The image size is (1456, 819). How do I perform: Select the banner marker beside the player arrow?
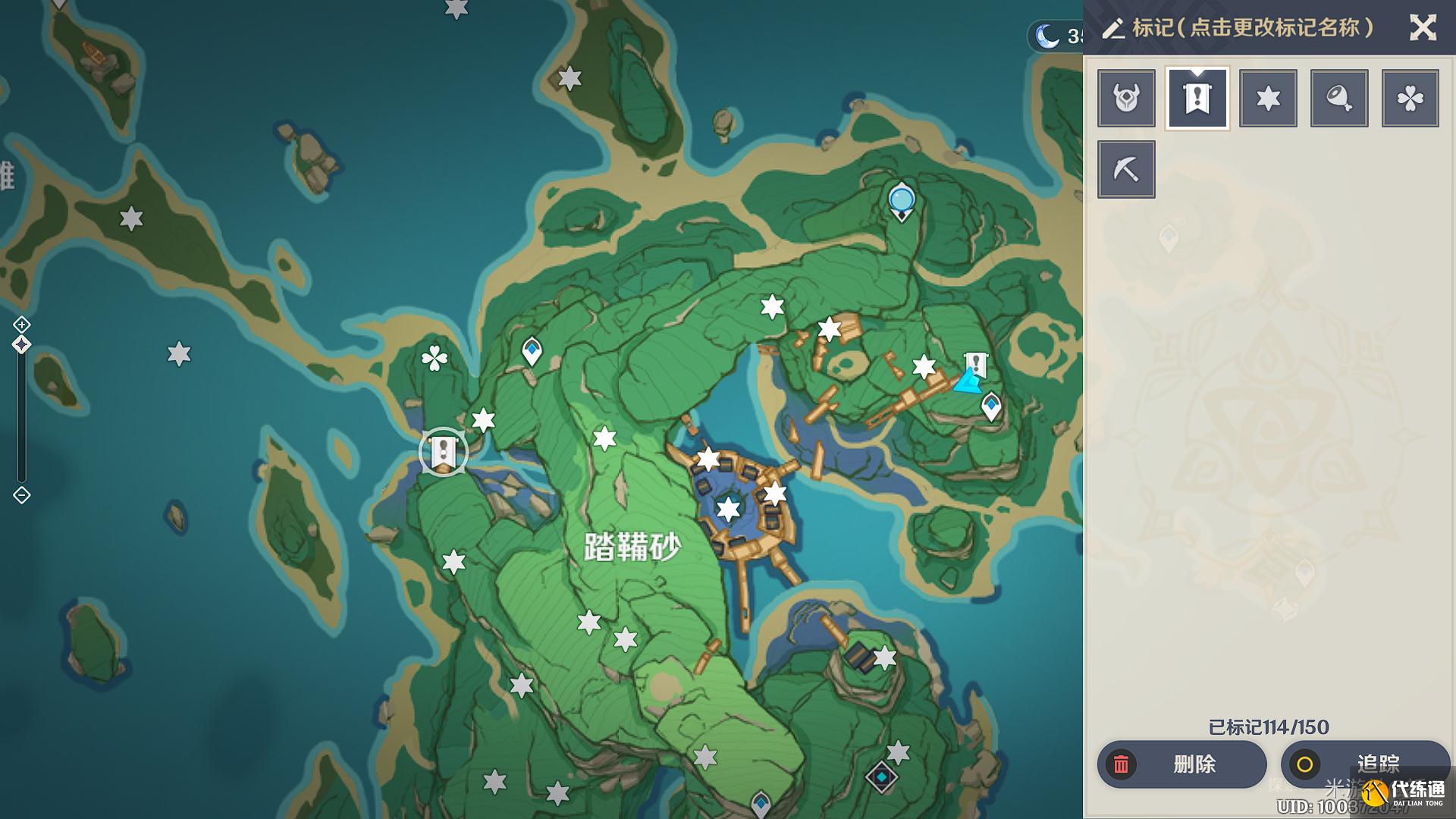(975, 364)
